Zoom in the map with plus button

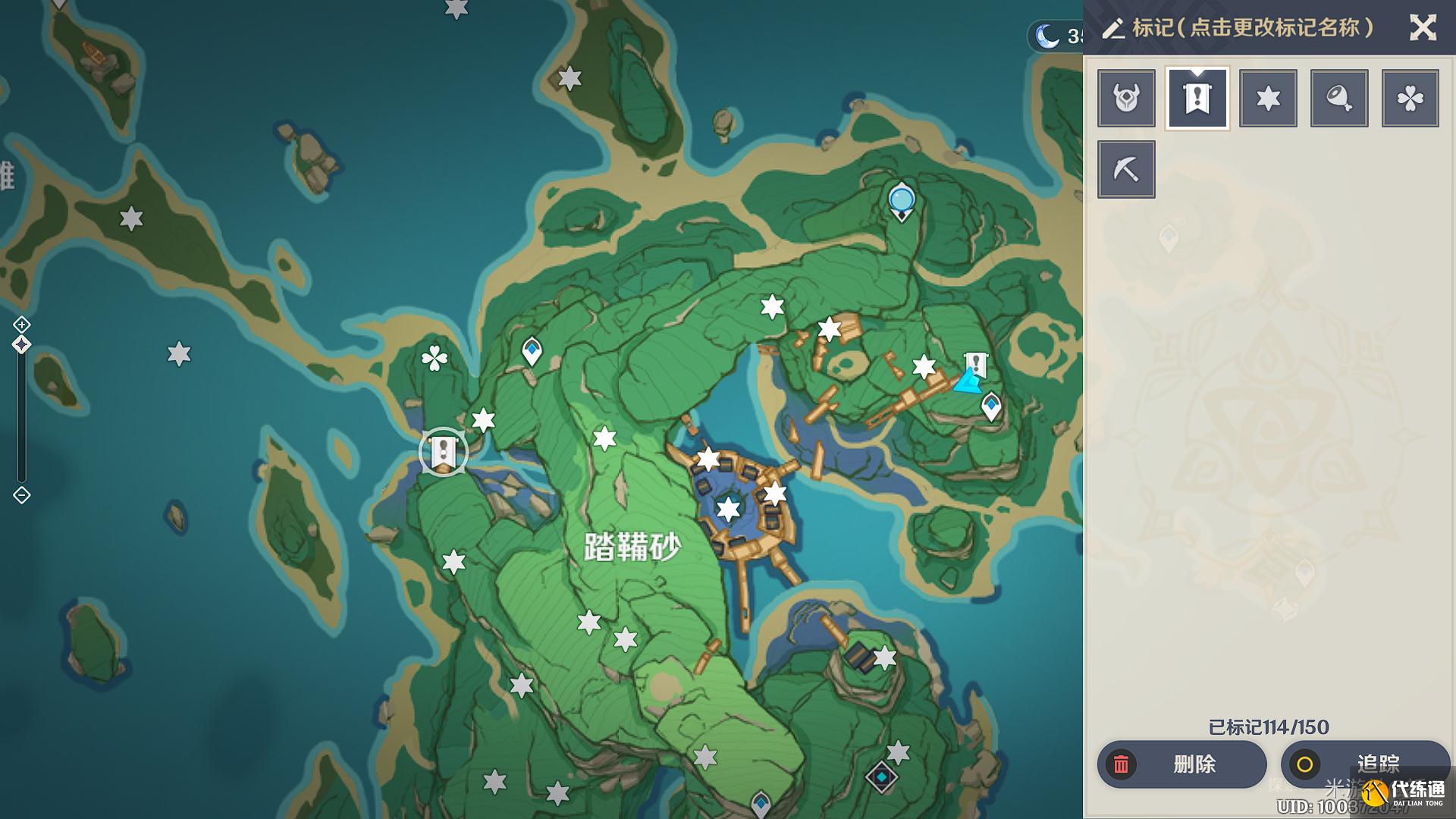22,325
